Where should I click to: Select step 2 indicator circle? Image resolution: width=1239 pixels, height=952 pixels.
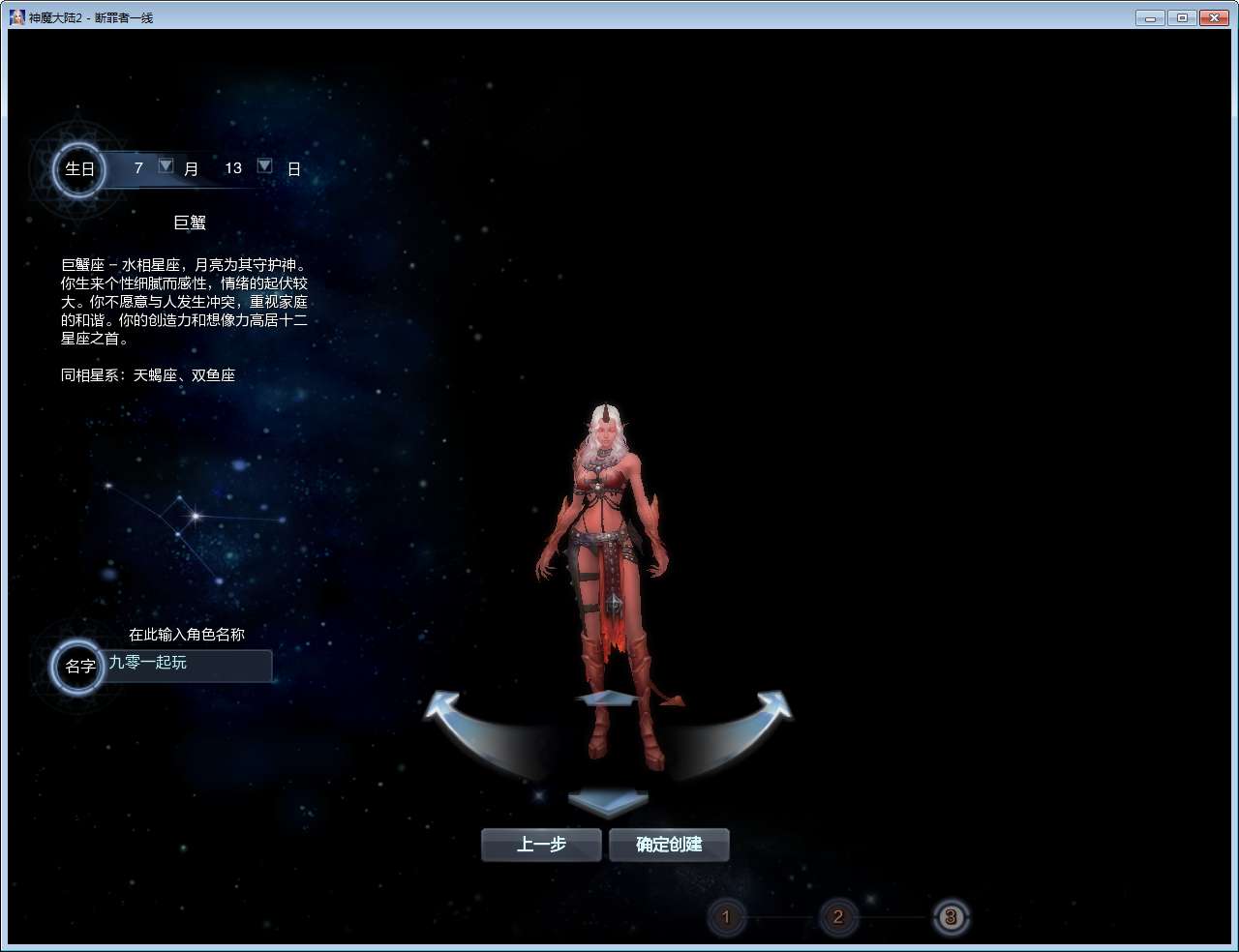point(838,917)
